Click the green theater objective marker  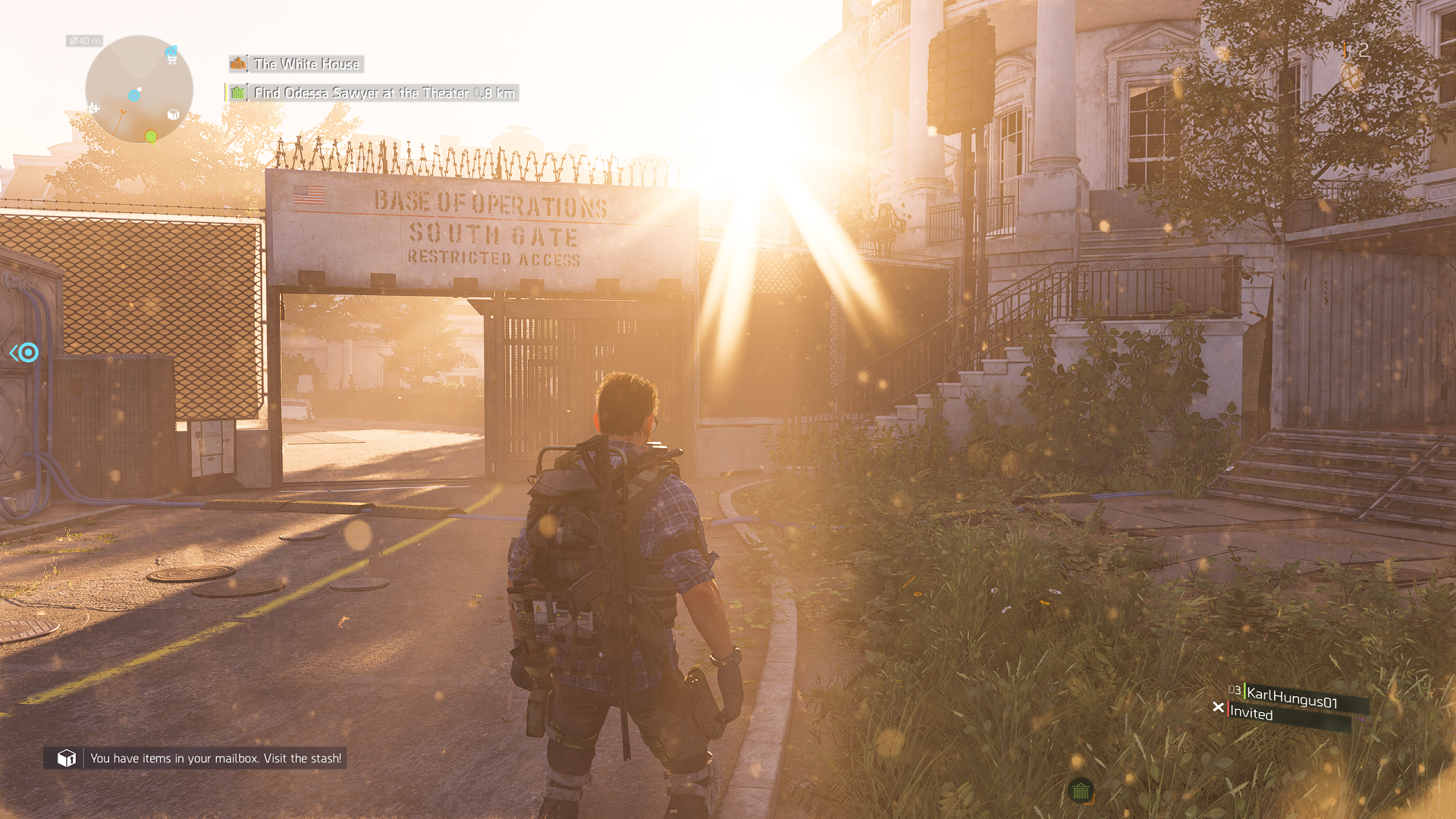point(1081,791)
